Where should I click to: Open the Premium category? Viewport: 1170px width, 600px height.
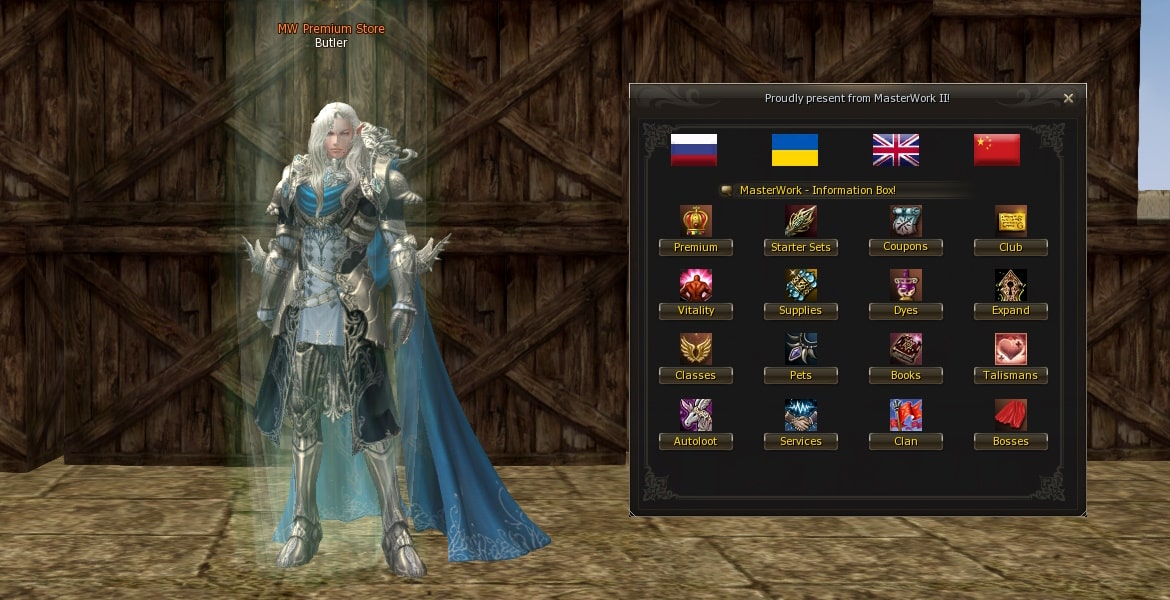(696, 247)
